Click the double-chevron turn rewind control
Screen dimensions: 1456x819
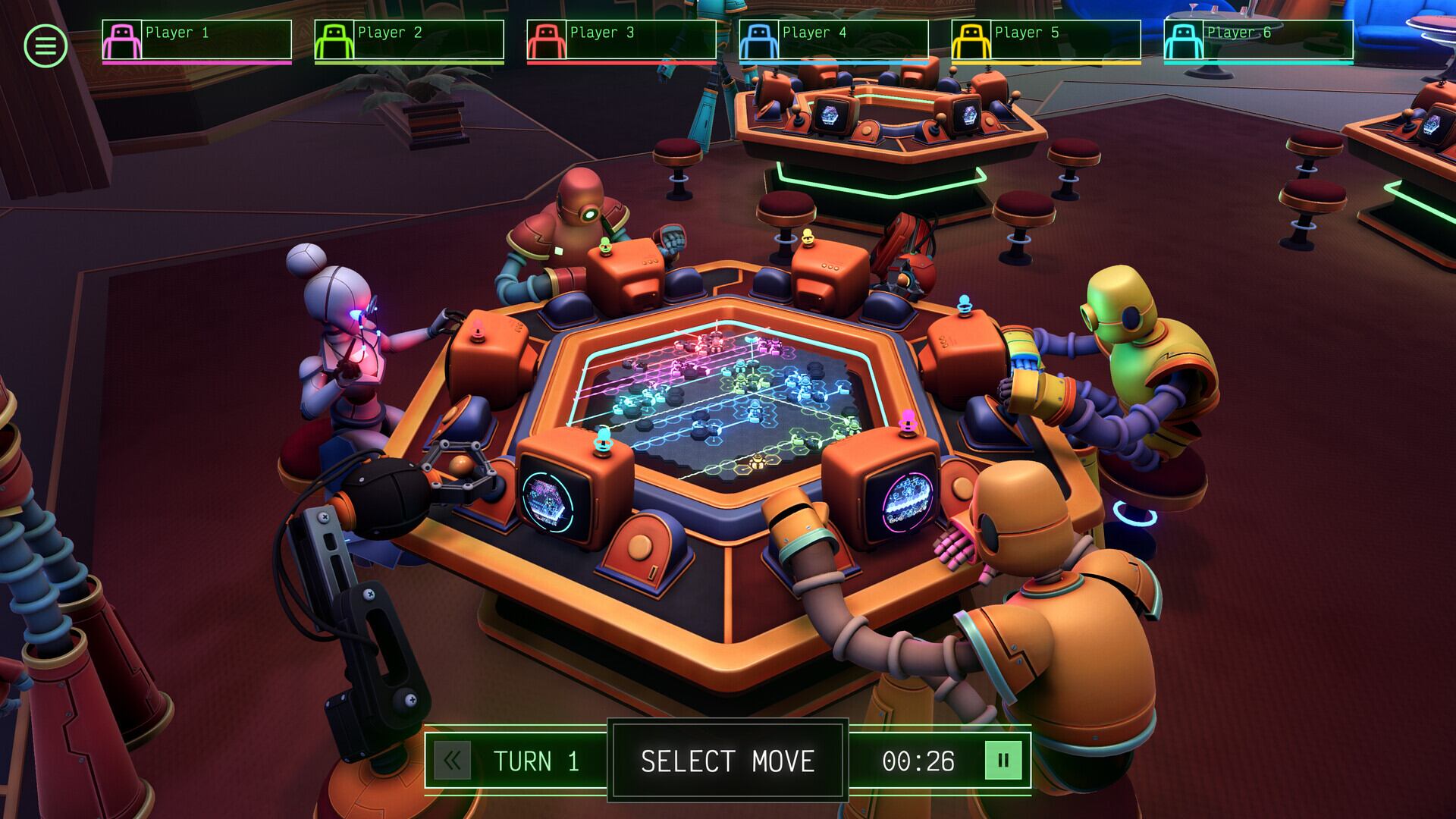click(x=453, y=761)
